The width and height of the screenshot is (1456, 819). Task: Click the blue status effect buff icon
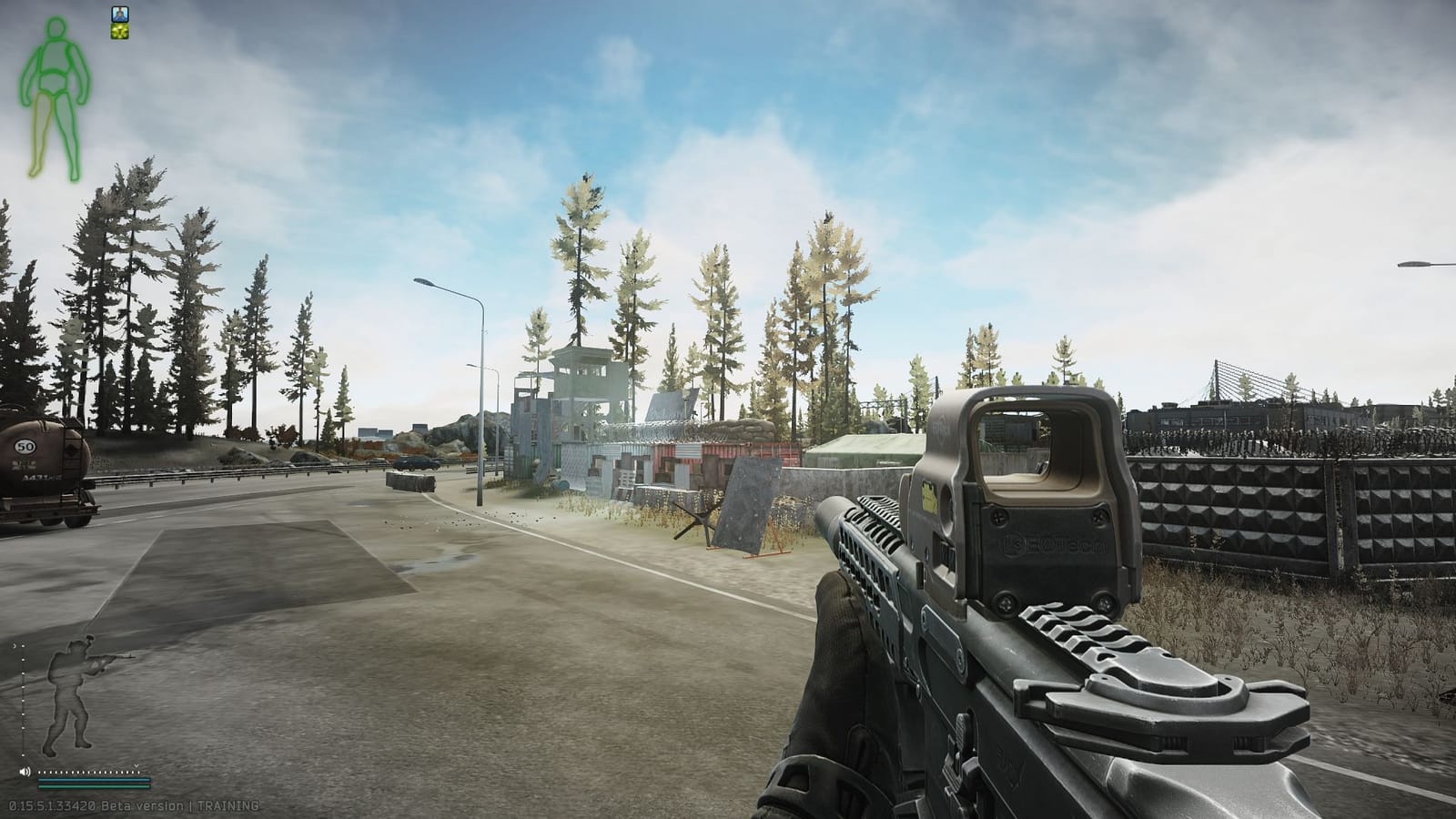tap(120, 14)
